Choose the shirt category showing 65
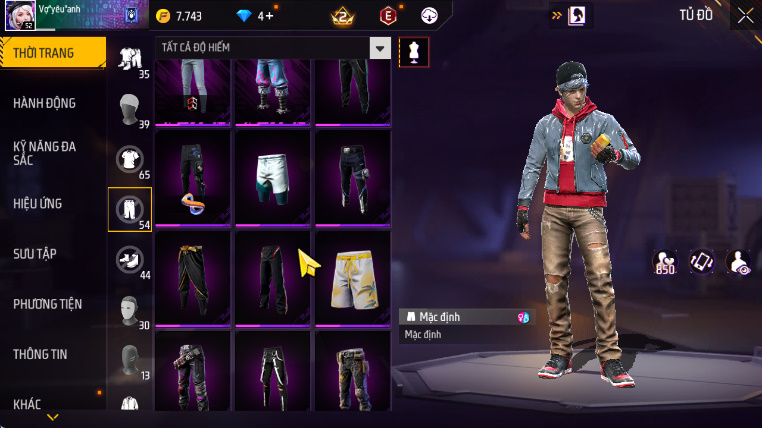762x428 pixels. tap(130, 160)
